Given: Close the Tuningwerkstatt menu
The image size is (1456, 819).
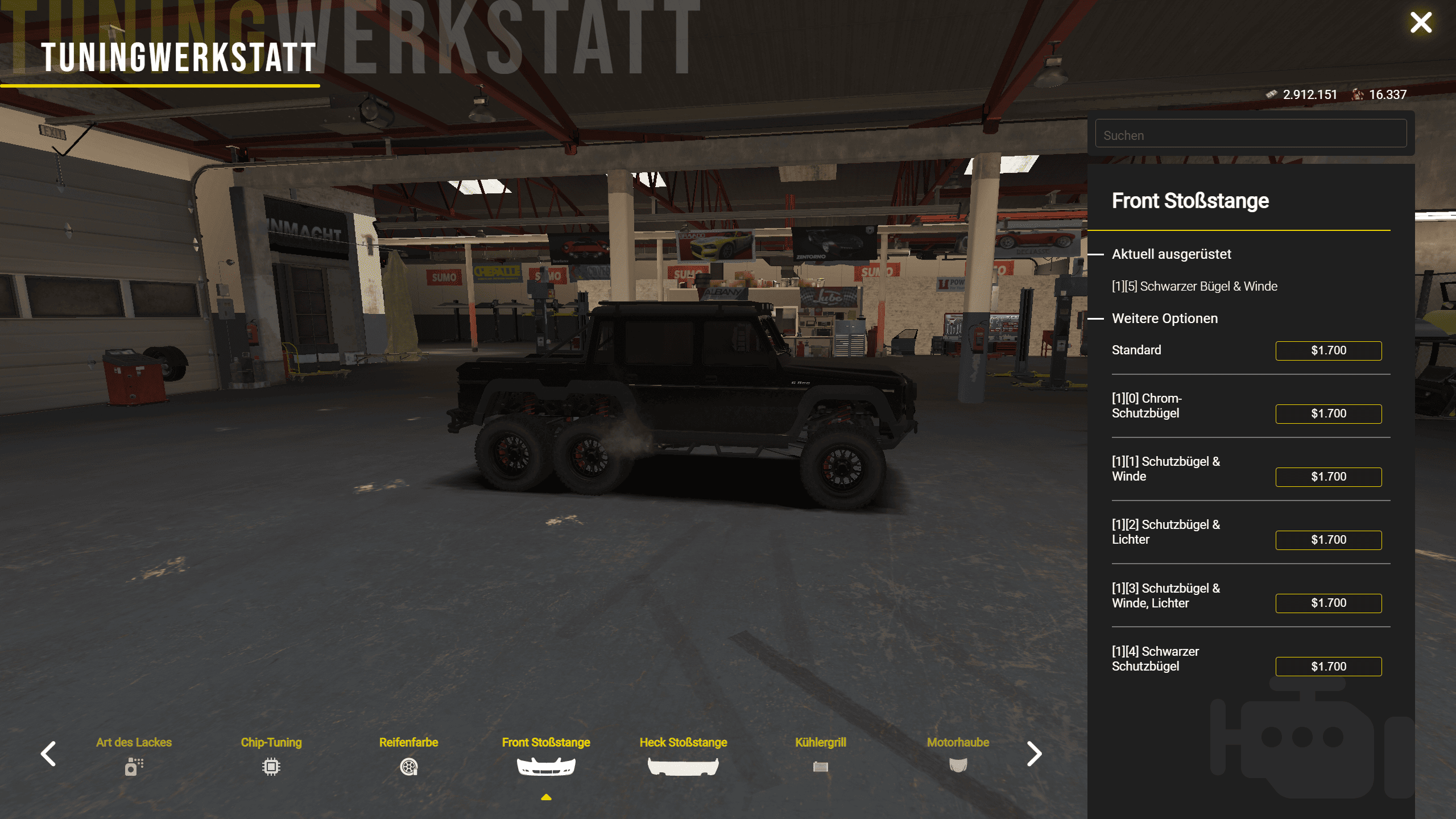Looking at the screenshot, I should pos(1420,23).
